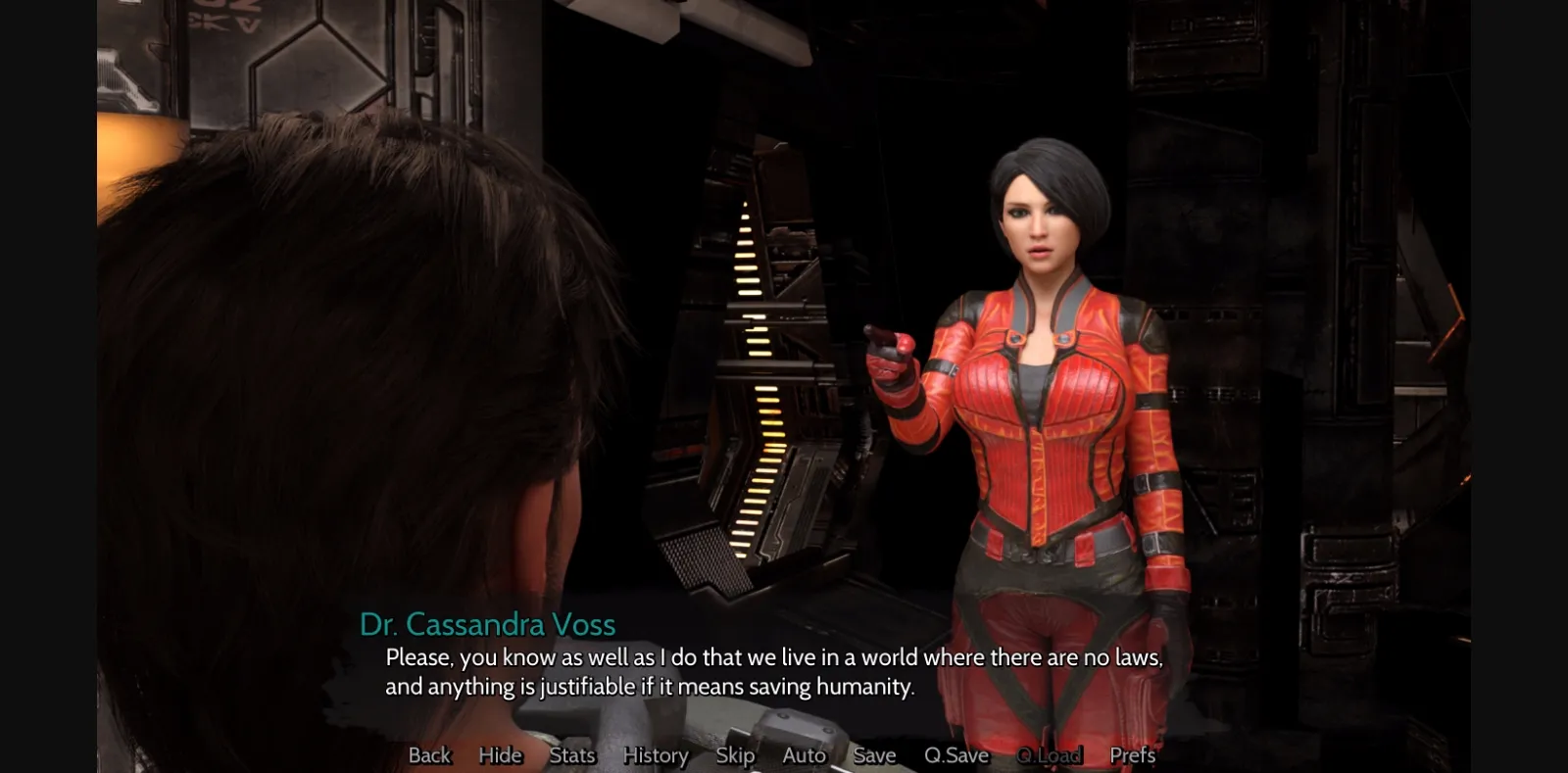The image size is (1568, 773).
Task: Perform a quick save with Q.Save
Action: coord(955,755)
